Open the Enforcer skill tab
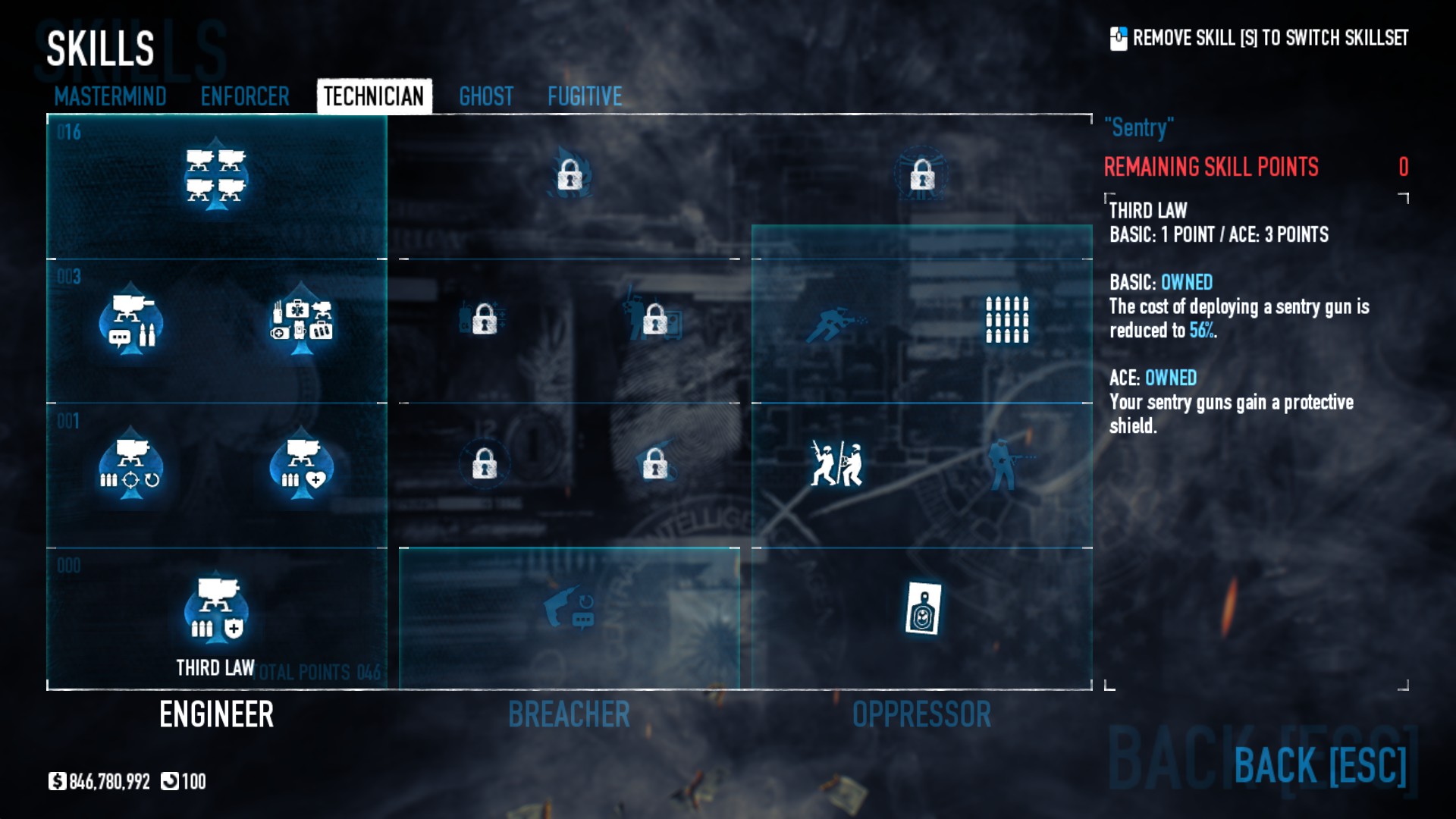This screenshot has height=819, width=1456. tap(244, 96)
